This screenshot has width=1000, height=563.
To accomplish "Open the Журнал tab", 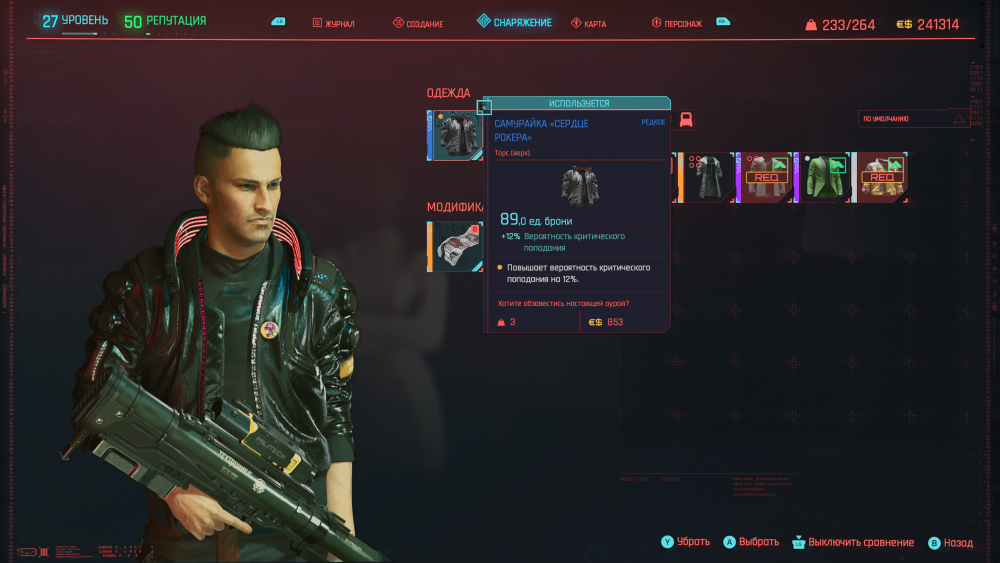I will pyautogui.click(x=335, y=22).
